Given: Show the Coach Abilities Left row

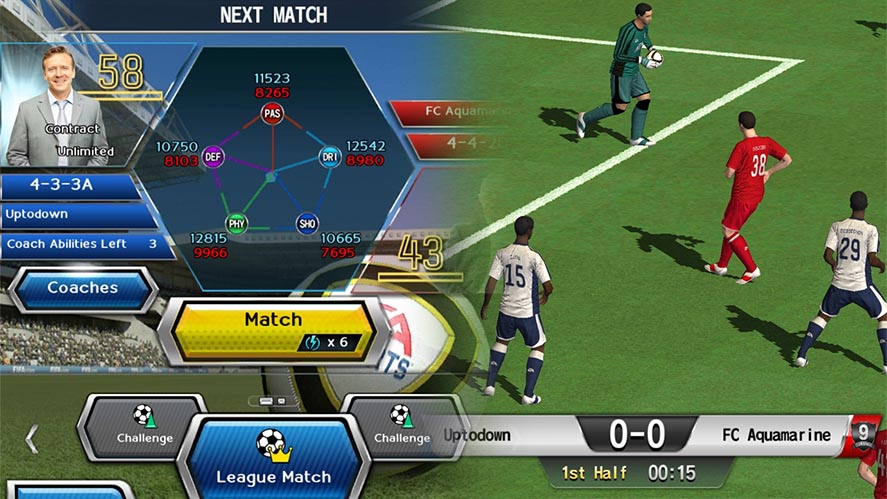Looking at the screenshot, I should [x=82, y=244].
